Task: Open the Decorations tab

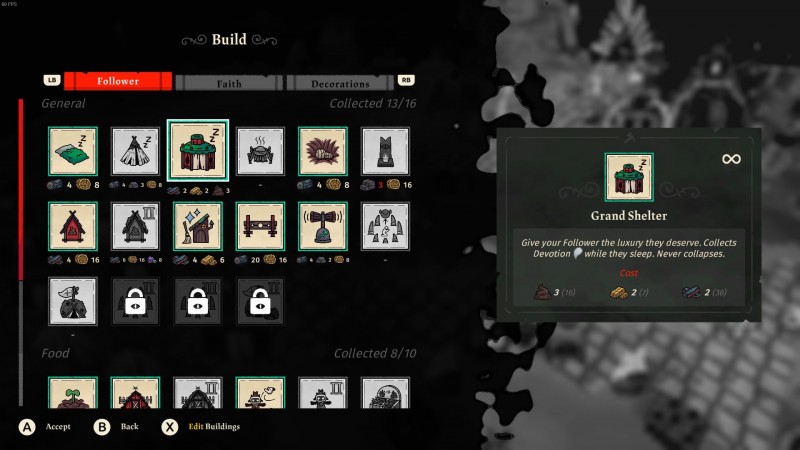Action: [340, 83]
